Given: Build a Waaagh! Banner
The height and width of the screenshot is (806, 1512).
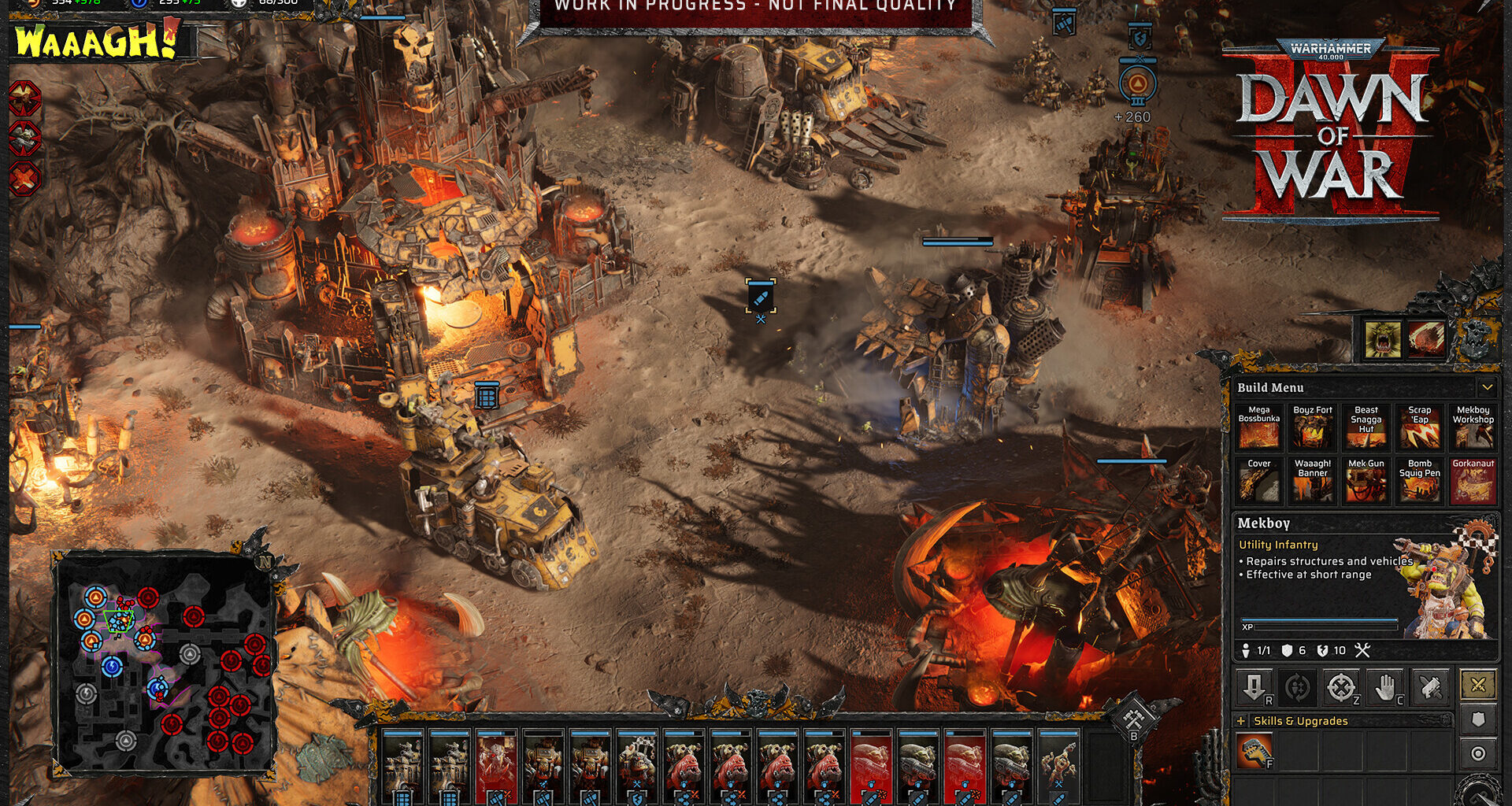Looking at the screenshot, I should [1312, 481].
